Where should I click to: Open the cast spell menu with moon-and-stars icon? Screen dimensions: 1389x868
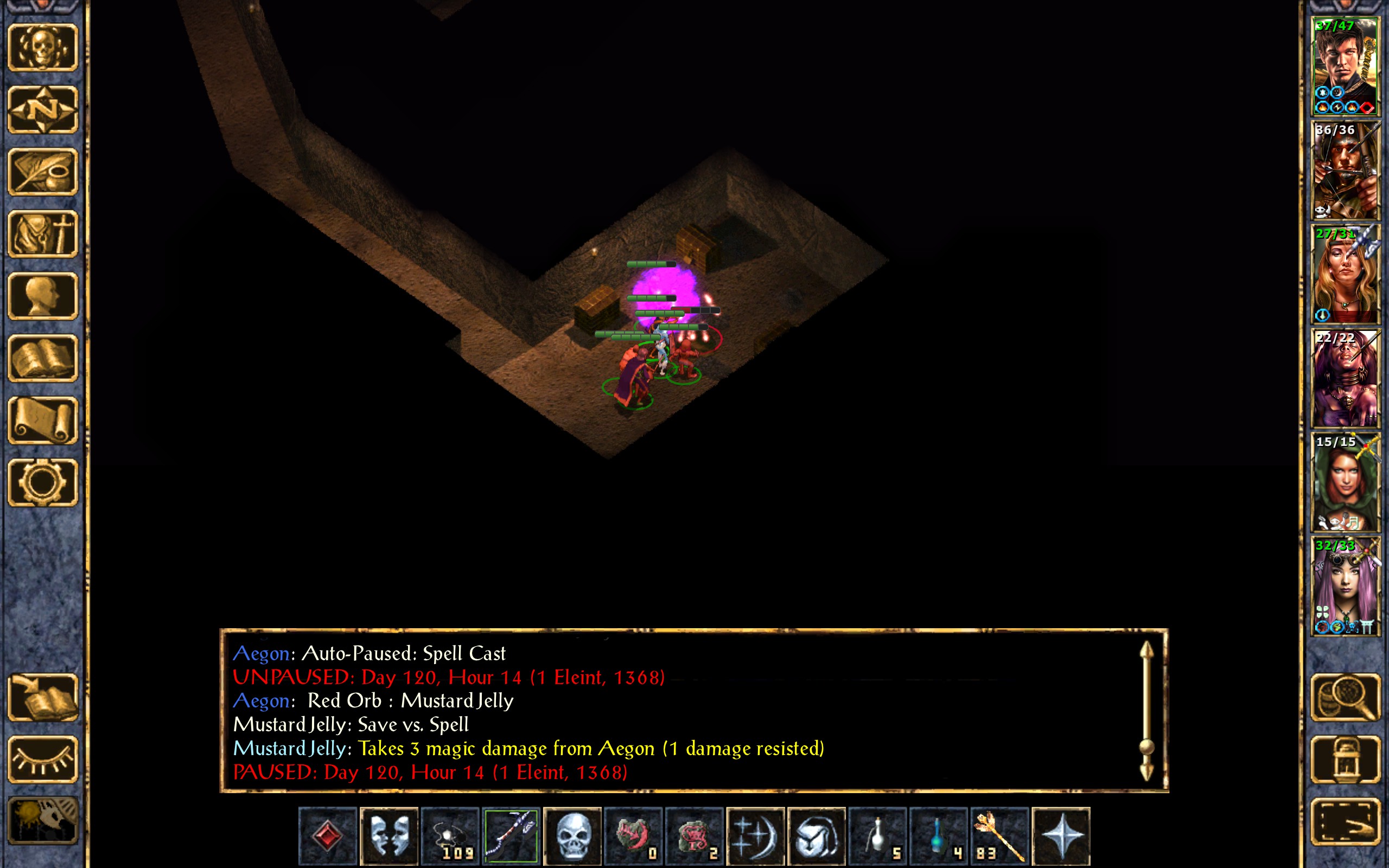click(x=755, y=836)
